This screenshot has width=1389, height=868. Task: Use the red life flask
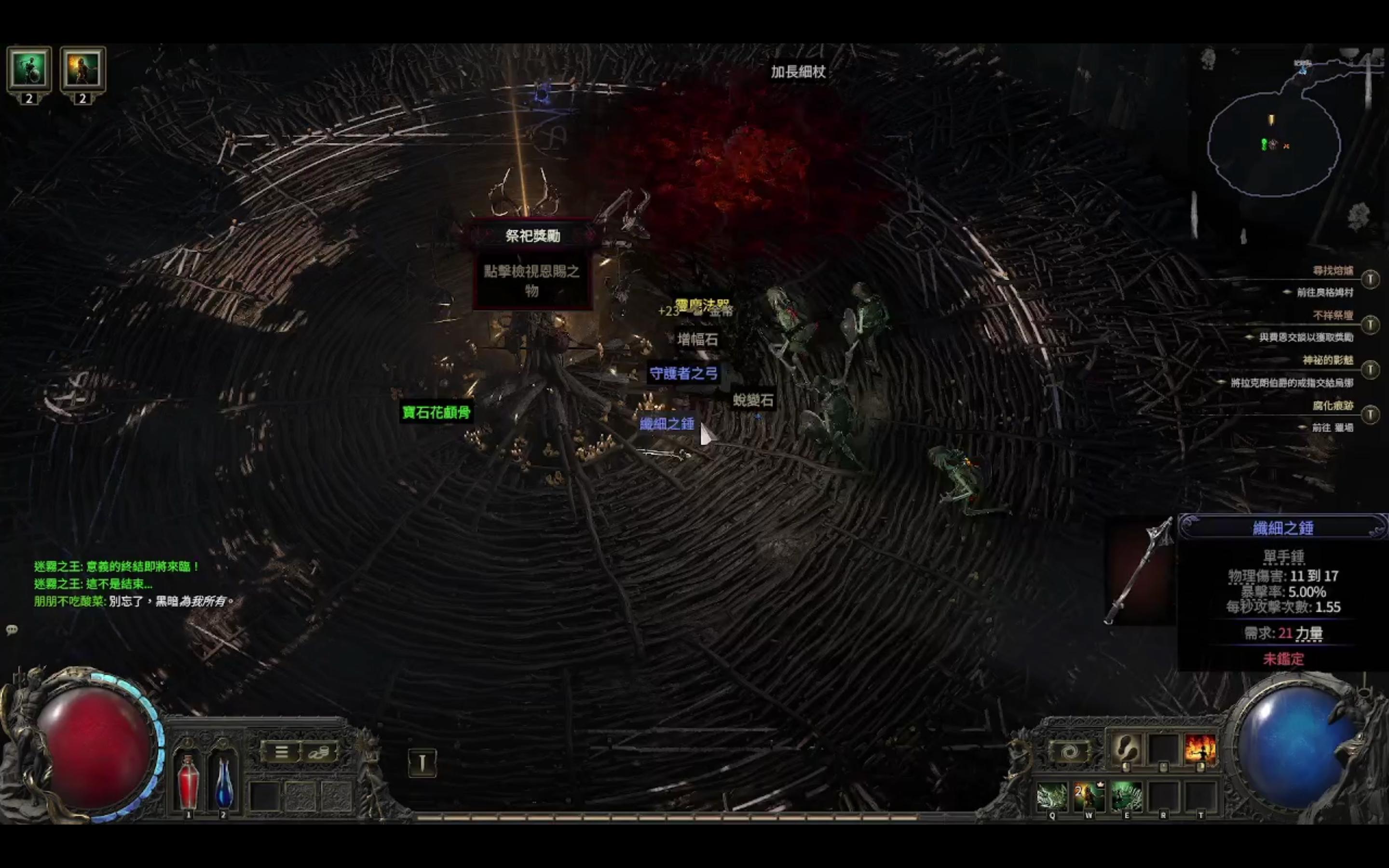tap(188, 783)
